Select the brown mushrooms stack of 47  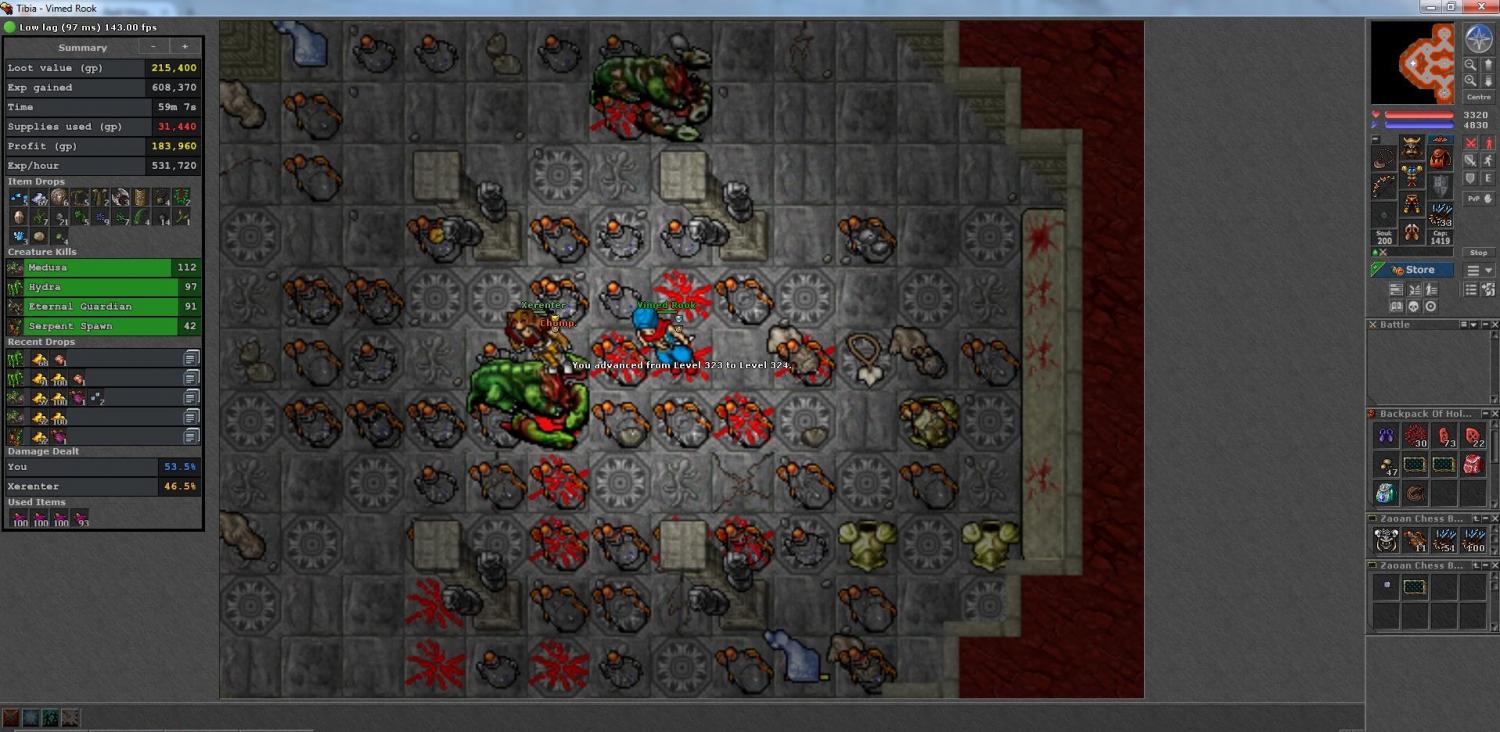pos(1385,464)
